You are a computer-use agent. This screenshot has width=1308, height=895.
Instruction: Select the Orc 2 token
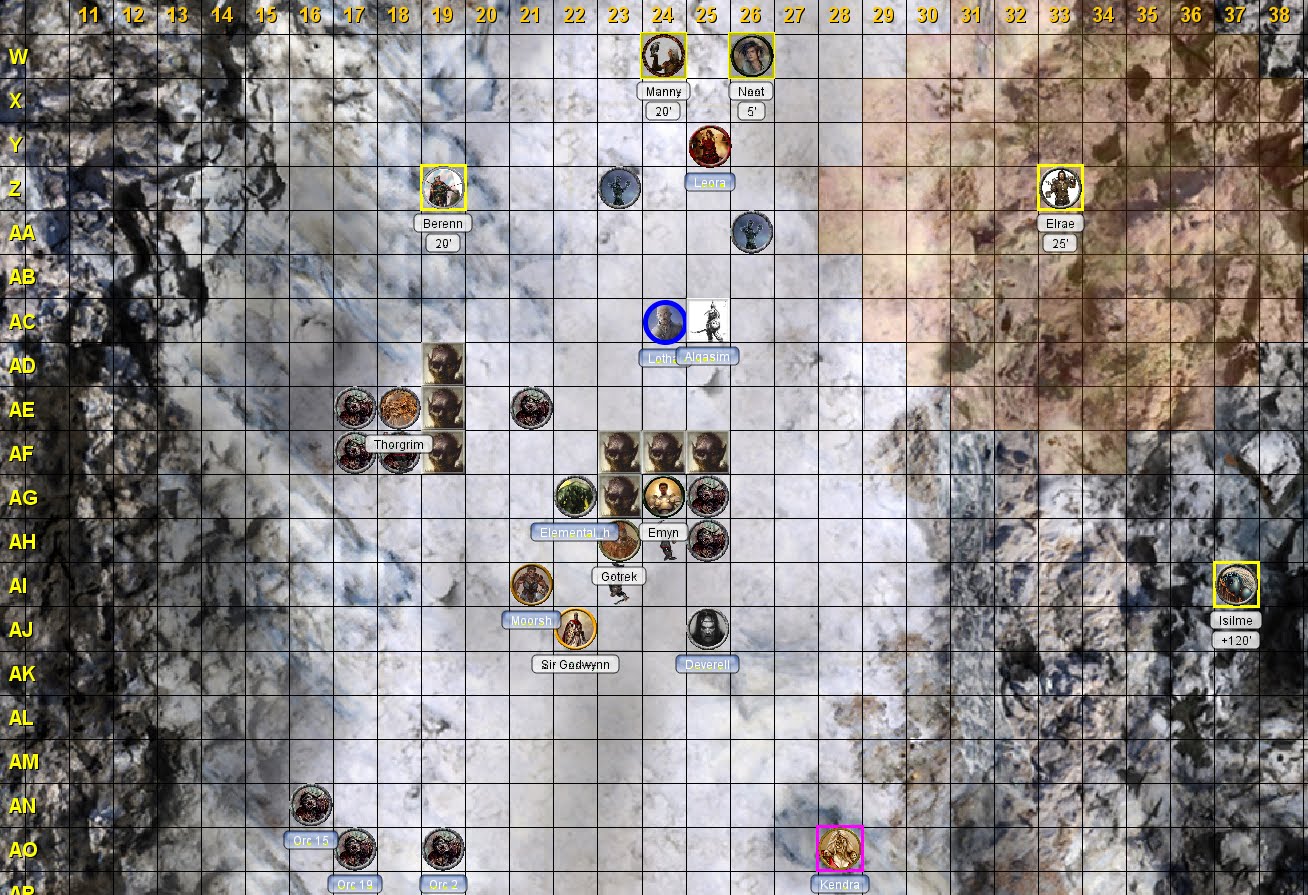pyautogui.click(x=443, y=849)
